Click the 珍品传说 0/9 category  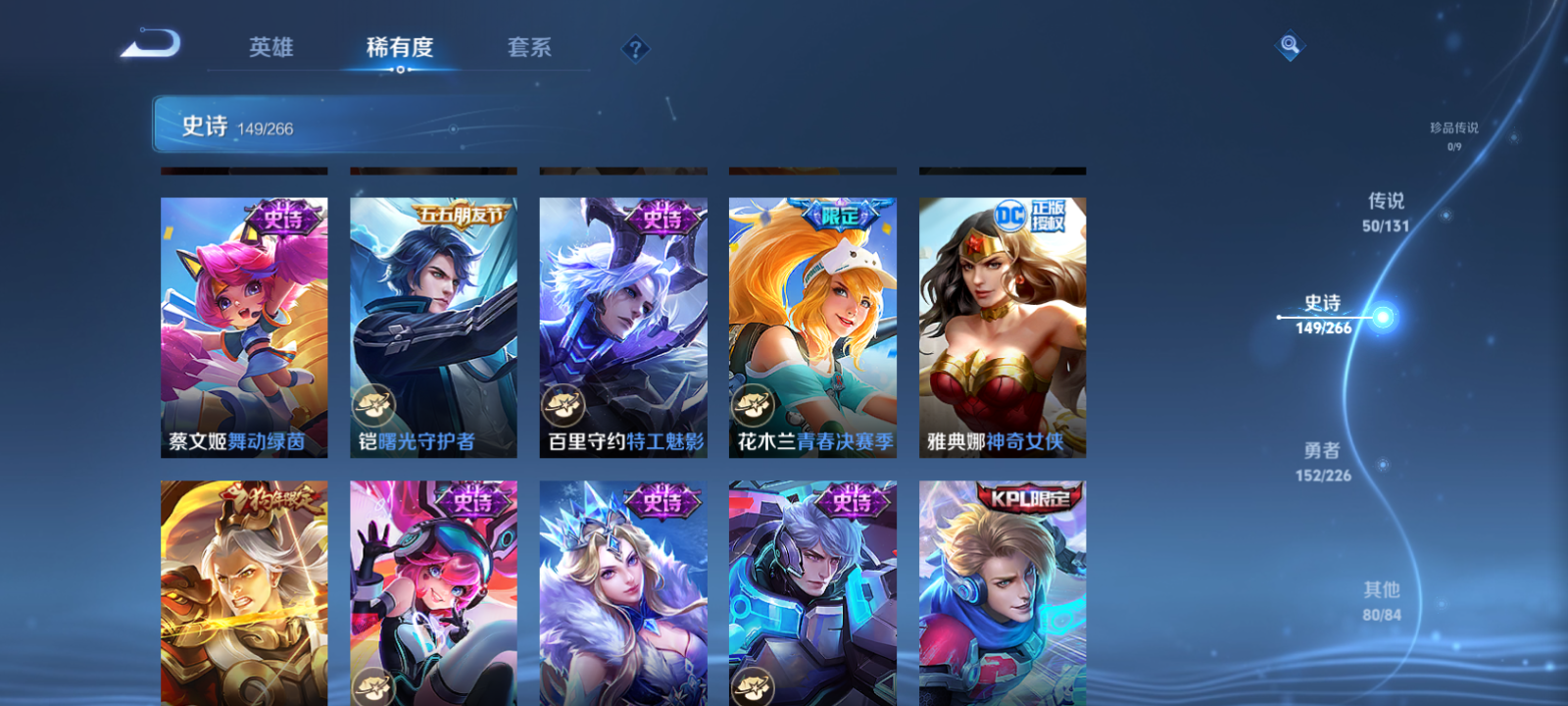[x=1453, y=134]
